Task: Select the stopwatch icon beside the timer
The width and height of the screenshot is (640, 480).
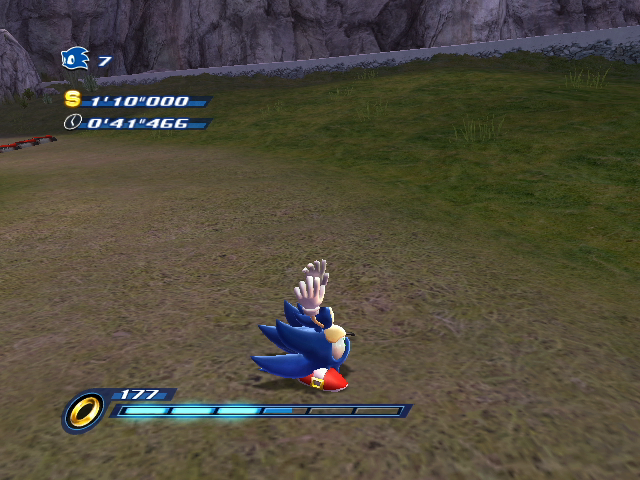Action: coord(72,122)
